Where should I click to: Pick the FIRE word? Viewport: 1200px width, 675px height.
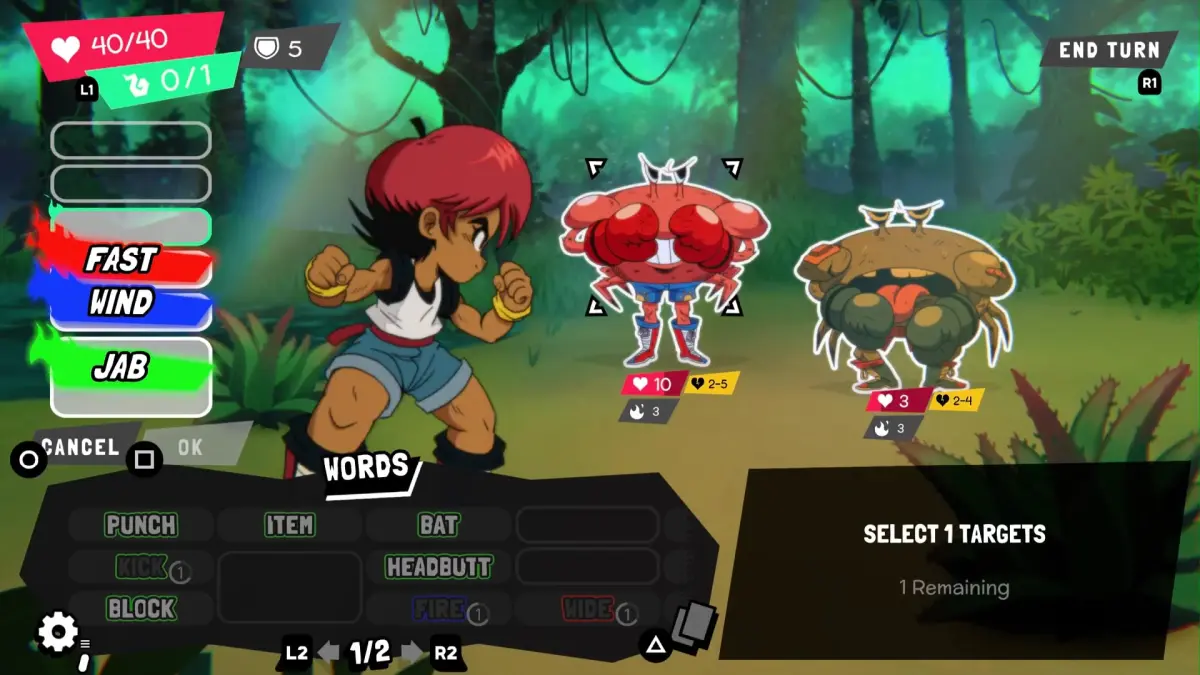click(x=438, y=608)
